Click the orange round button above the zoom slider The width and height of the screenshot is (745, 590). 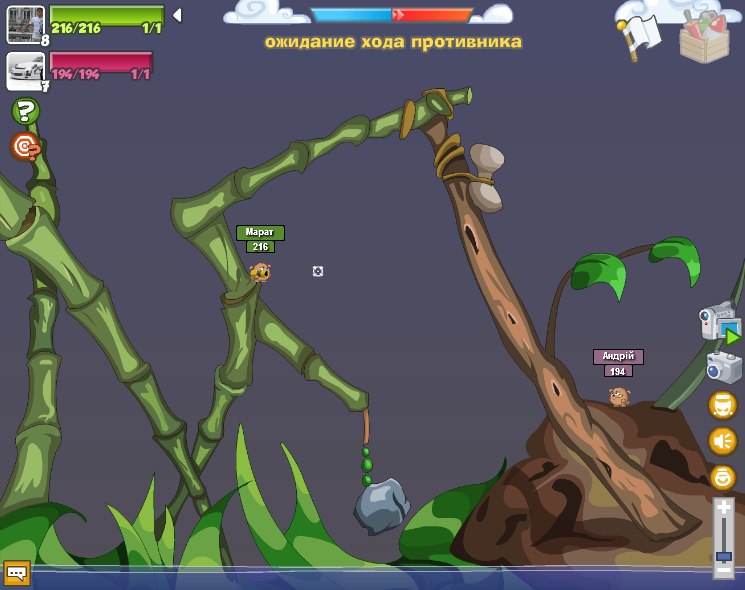click(x=722, y=477)
